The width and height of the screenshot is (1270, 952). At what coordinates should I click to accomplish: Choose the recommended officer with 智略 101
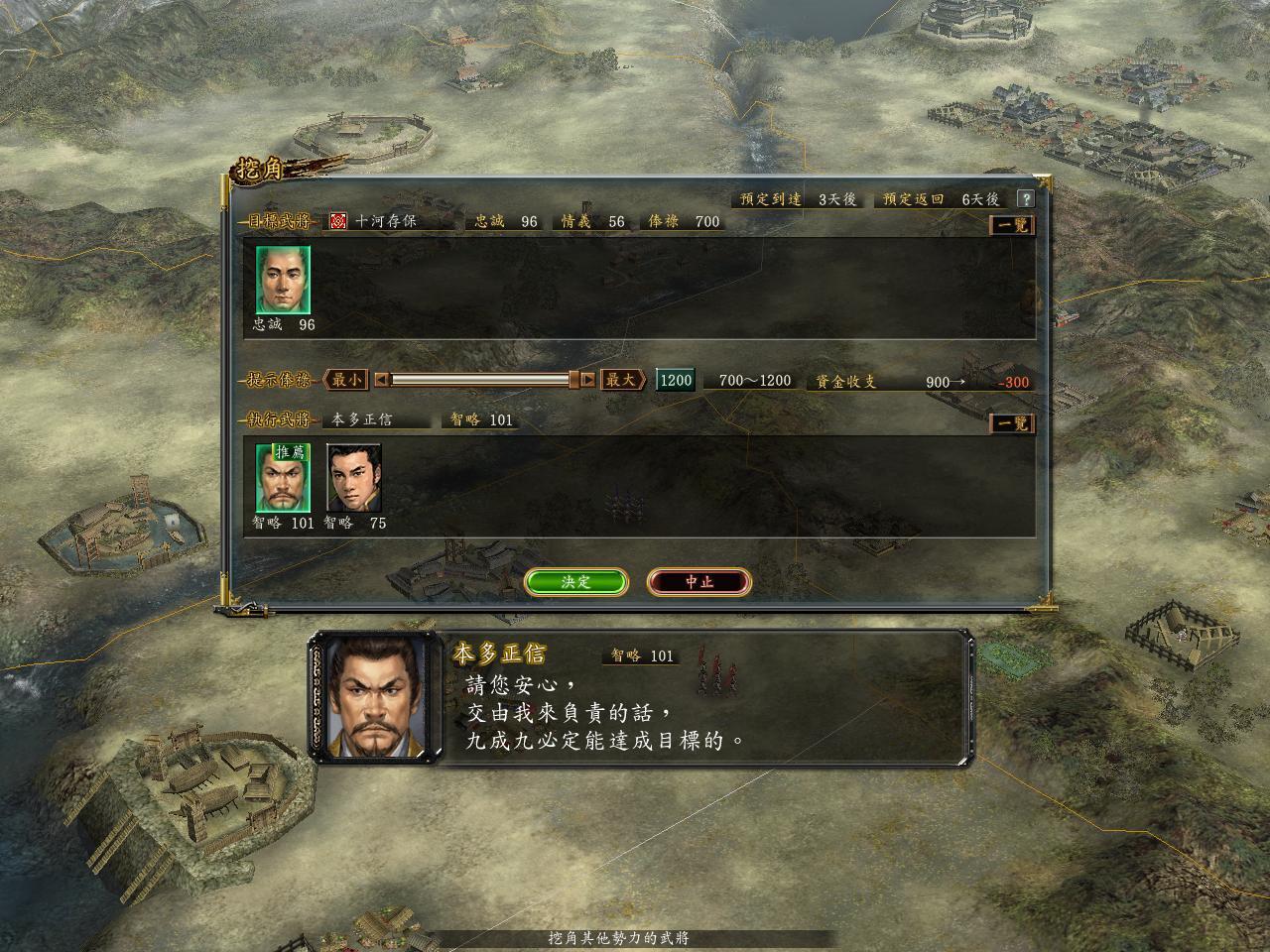click(x=283, y=478)
